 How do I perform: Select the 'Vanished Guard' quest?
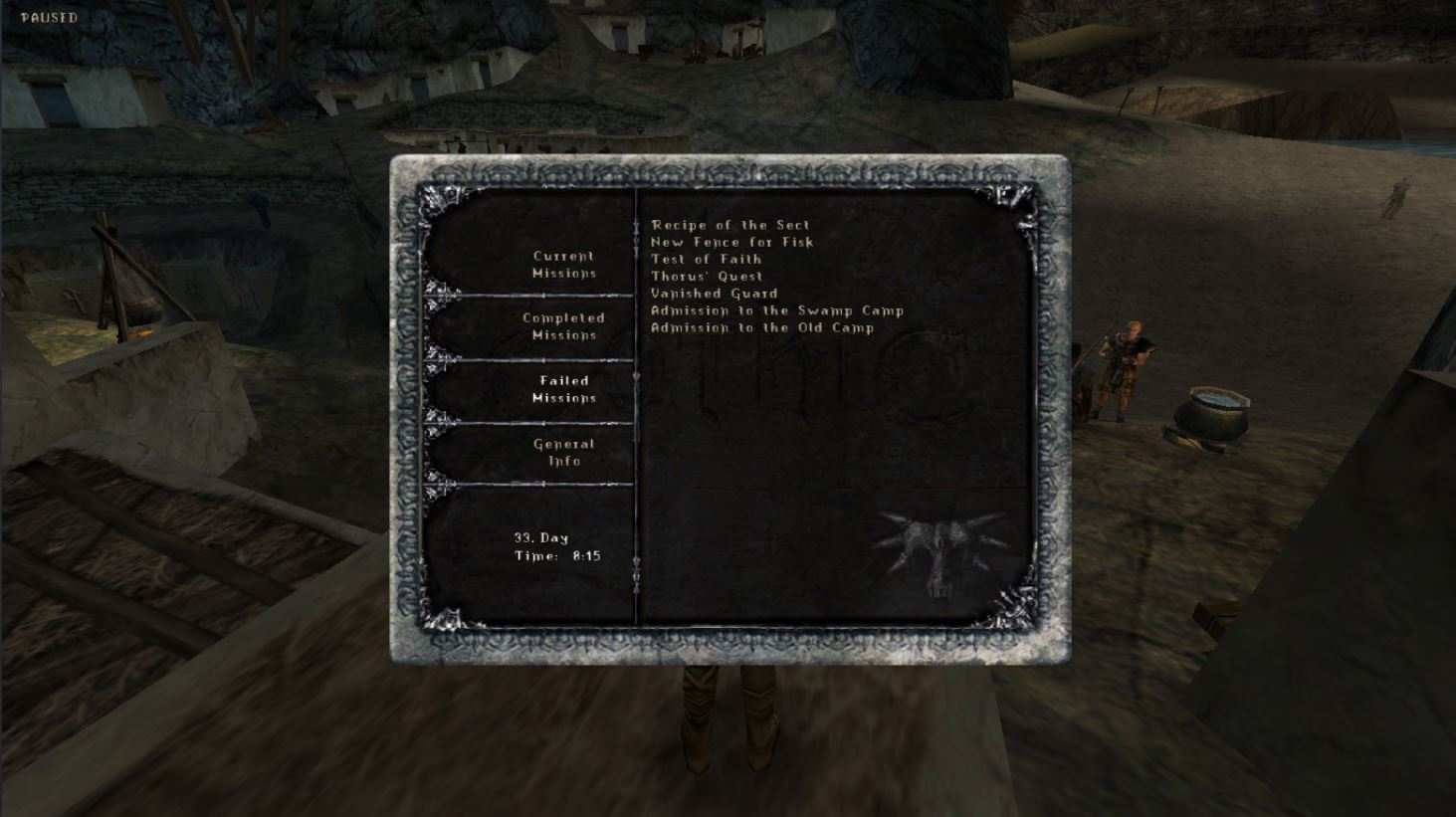[x=713, y=293]
